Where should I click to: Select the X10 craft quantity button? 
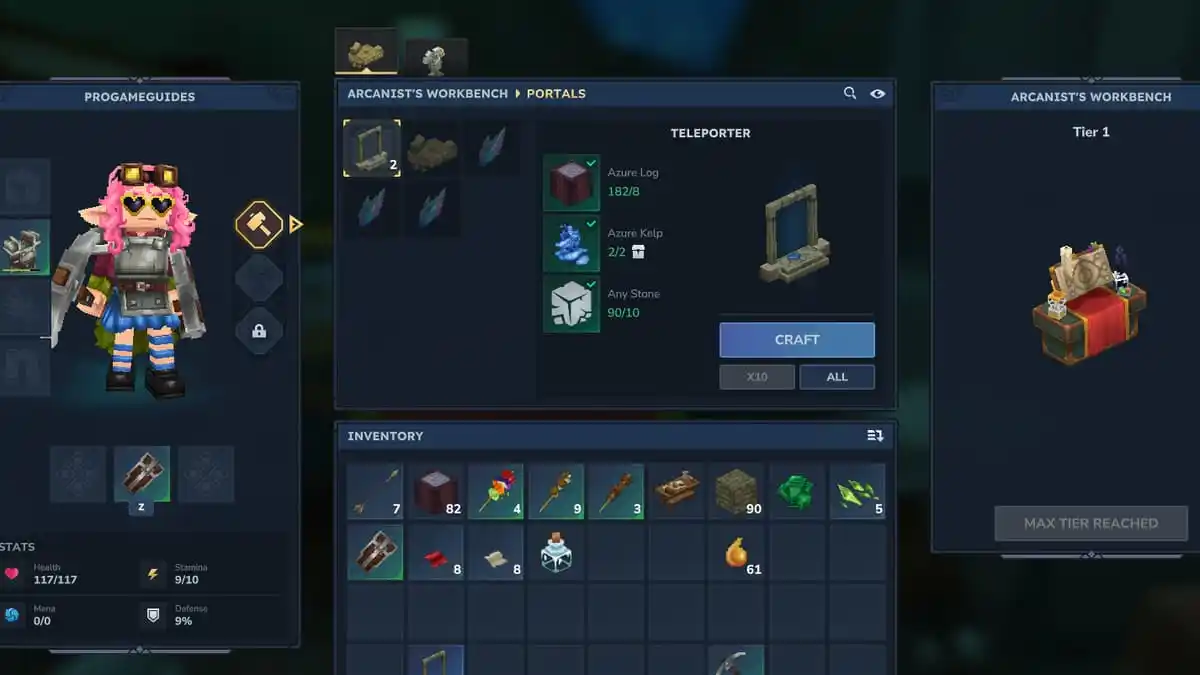point(757,377)
